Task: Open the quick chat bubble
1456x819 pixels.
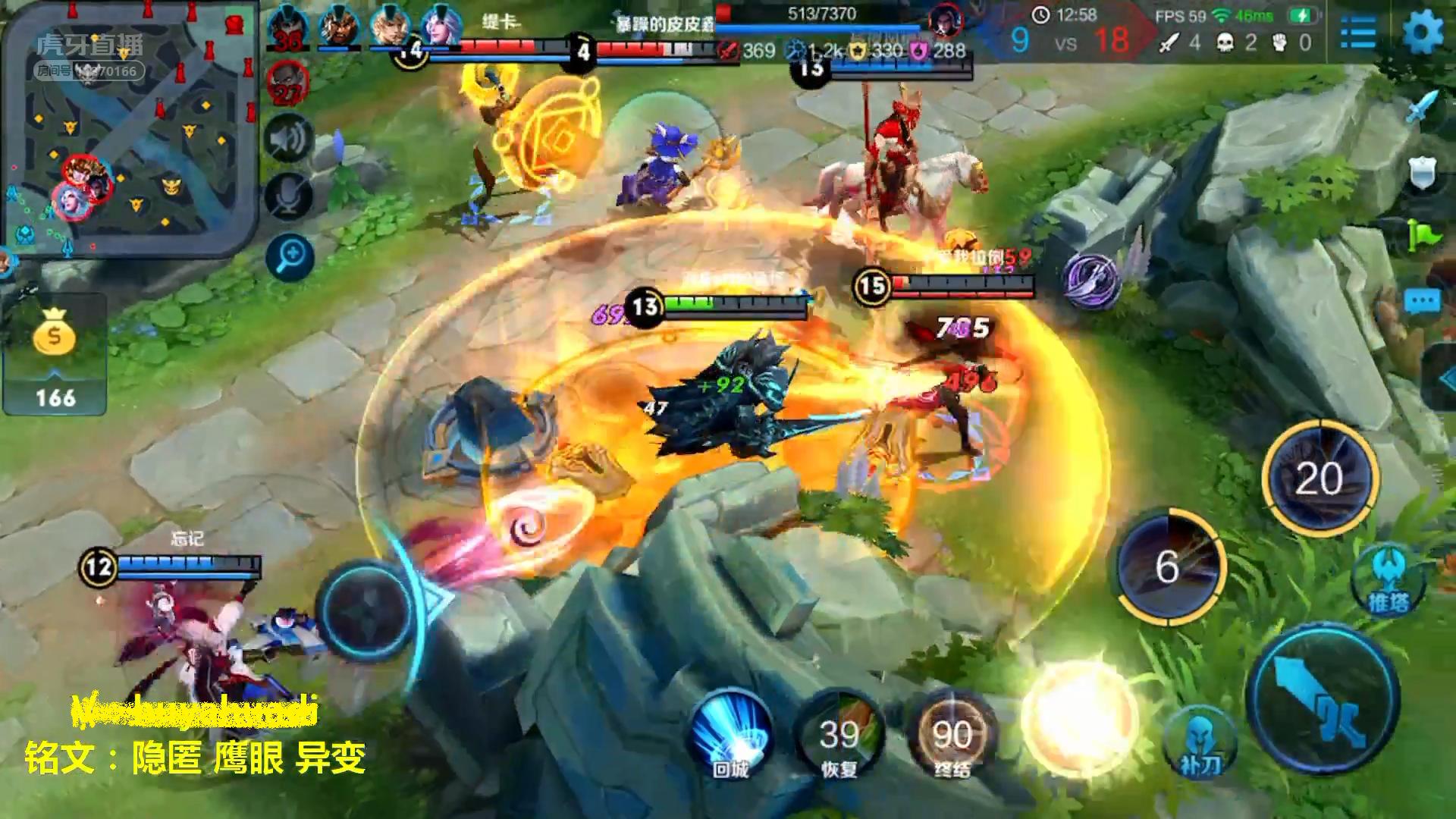Action: coord(1422,302)
